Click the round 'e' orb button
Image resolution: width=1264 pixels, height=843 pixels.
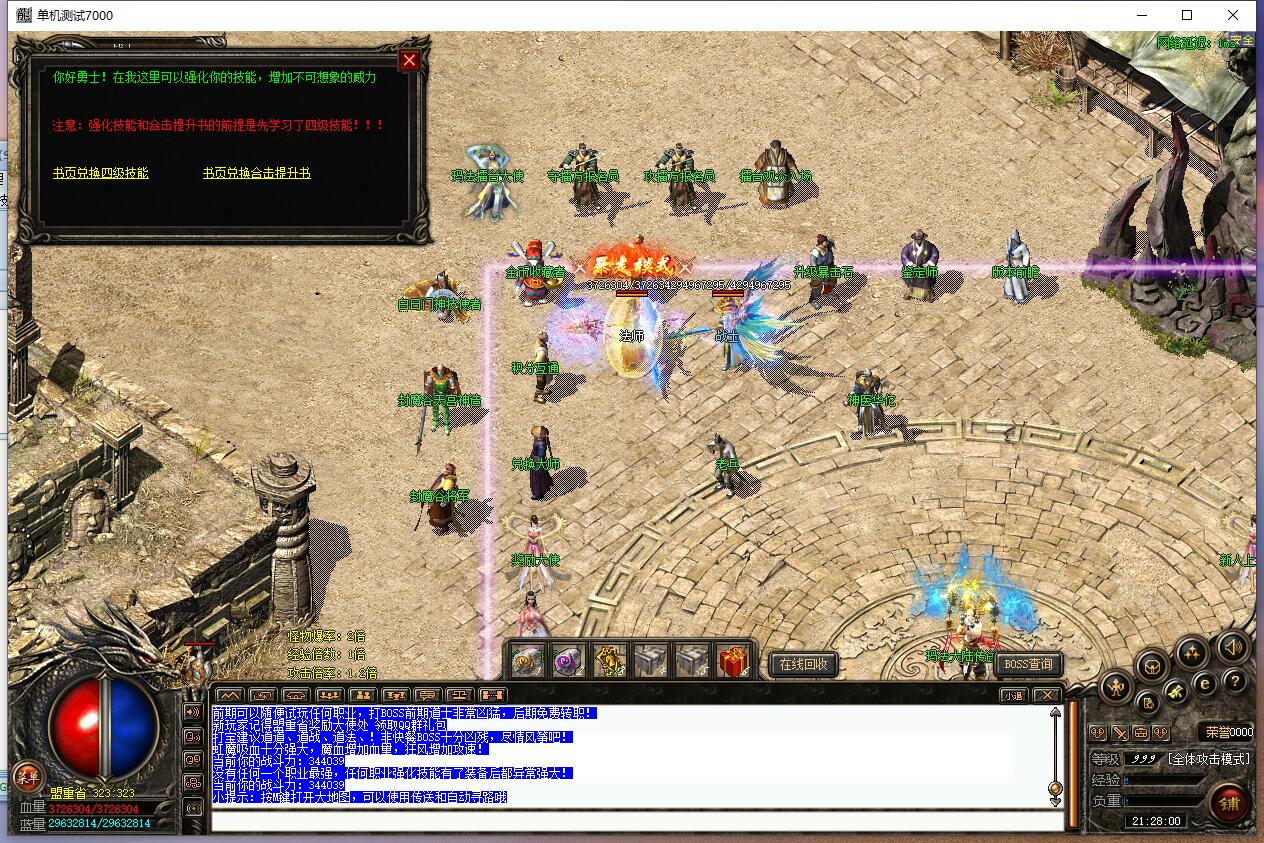(x=1205, y=683)
